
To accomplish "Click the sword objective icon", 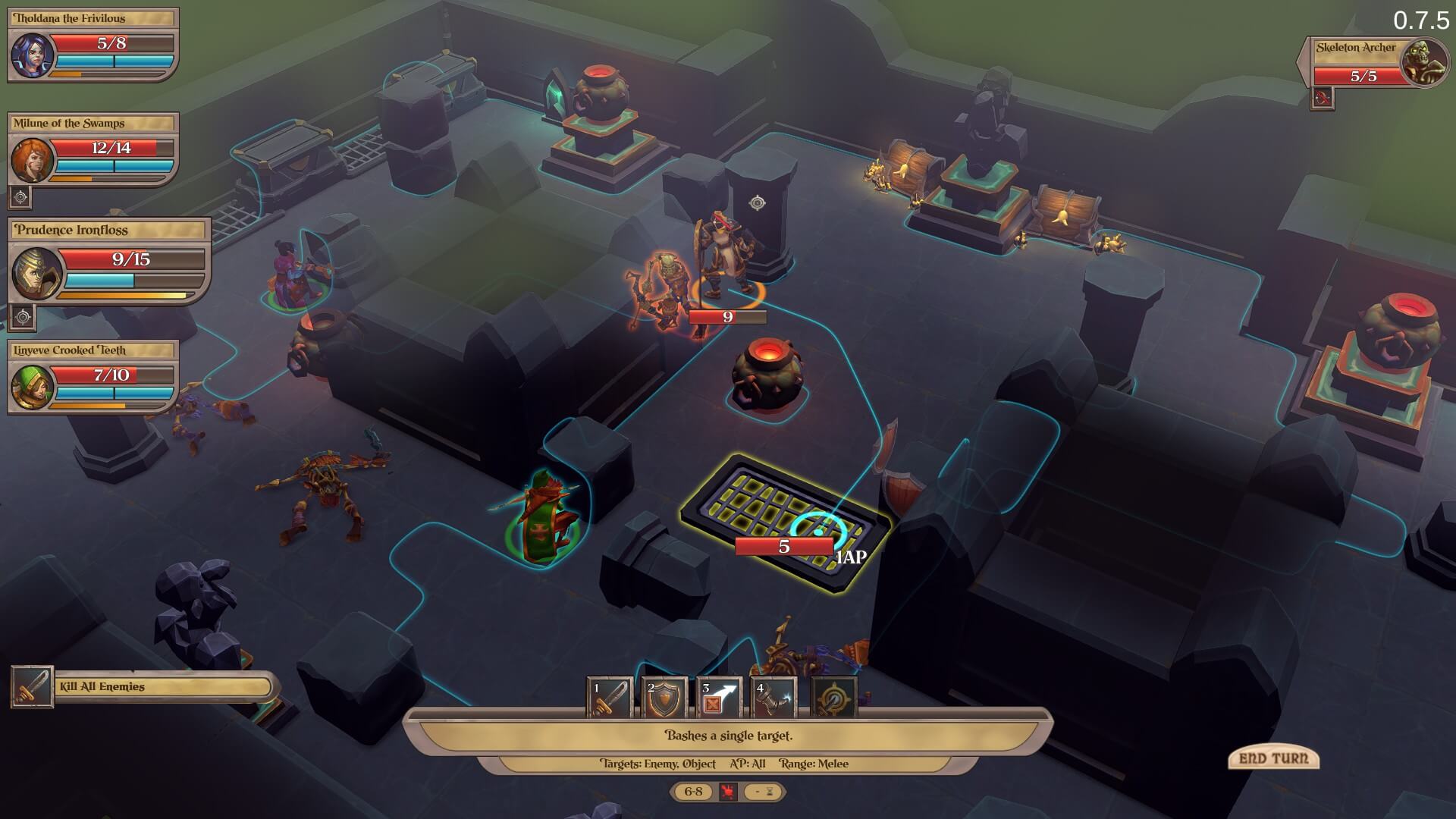I will click(x=33, y=687).
